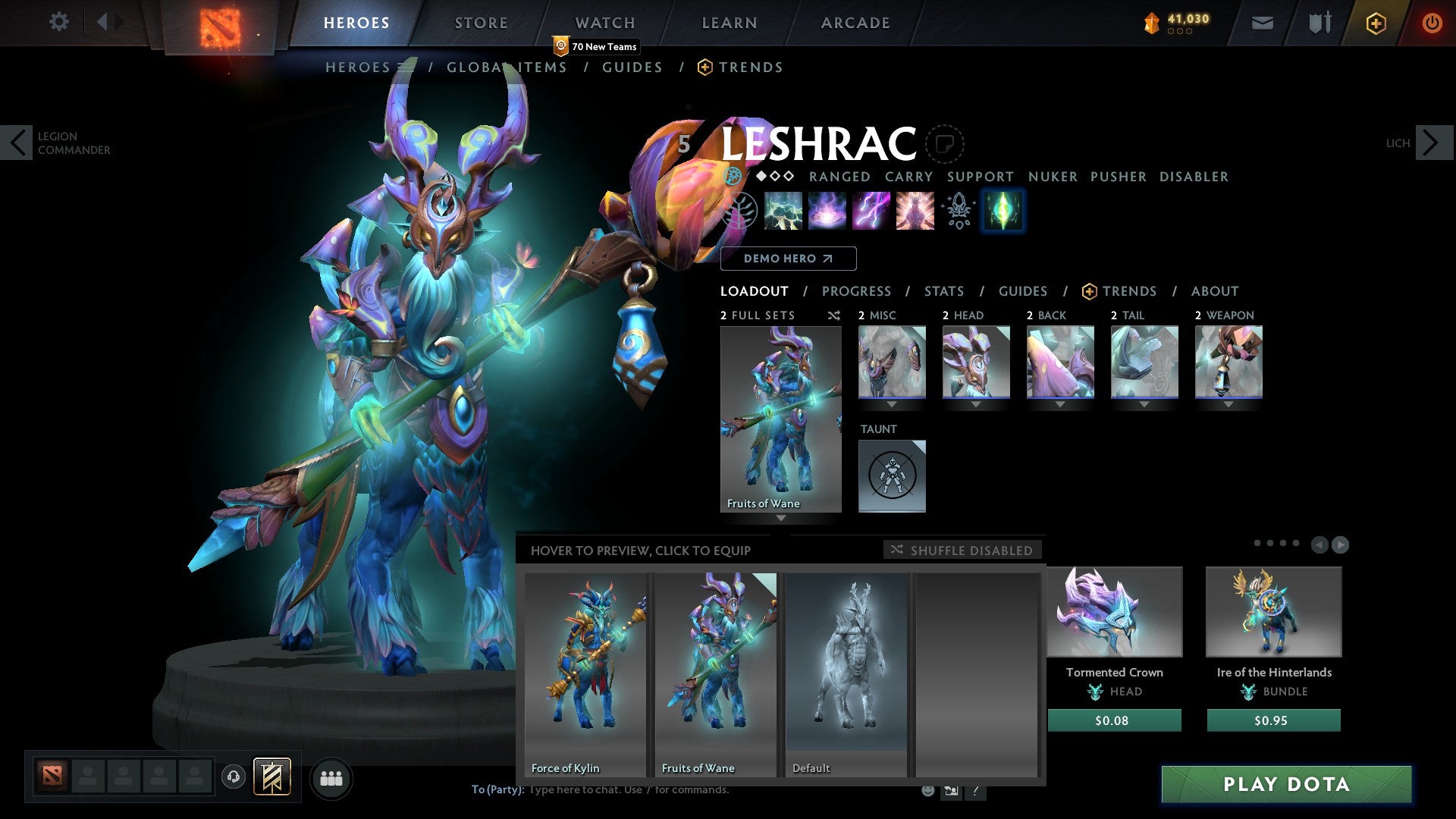This screenshot has width=1456, height=819.
Task: Select the Lightning Storm ability icon
Action: tap(871, 211)
